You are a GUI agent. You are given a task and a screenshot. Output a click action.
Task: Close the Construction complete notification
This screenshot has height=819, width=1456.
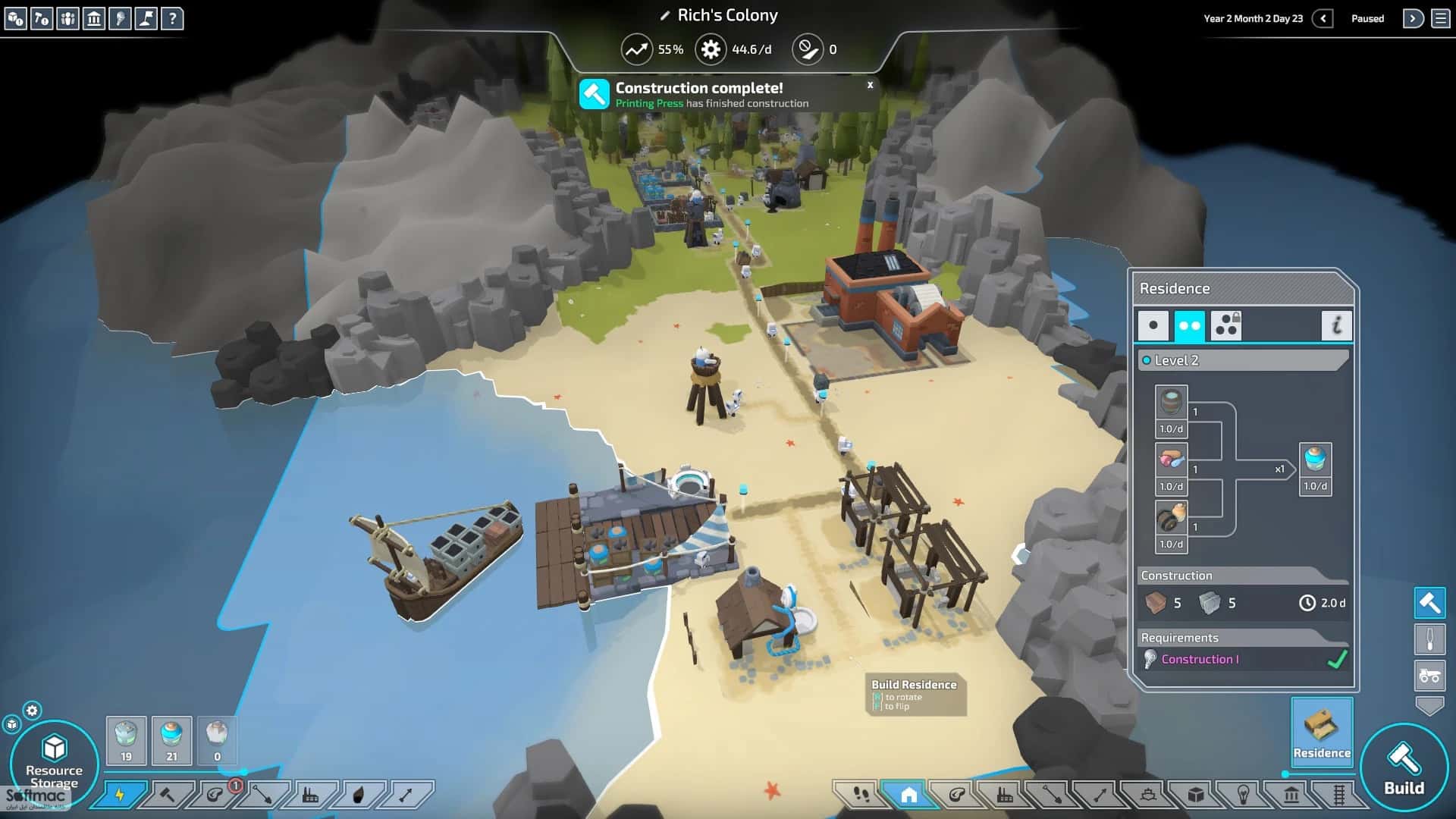(870, 85)
